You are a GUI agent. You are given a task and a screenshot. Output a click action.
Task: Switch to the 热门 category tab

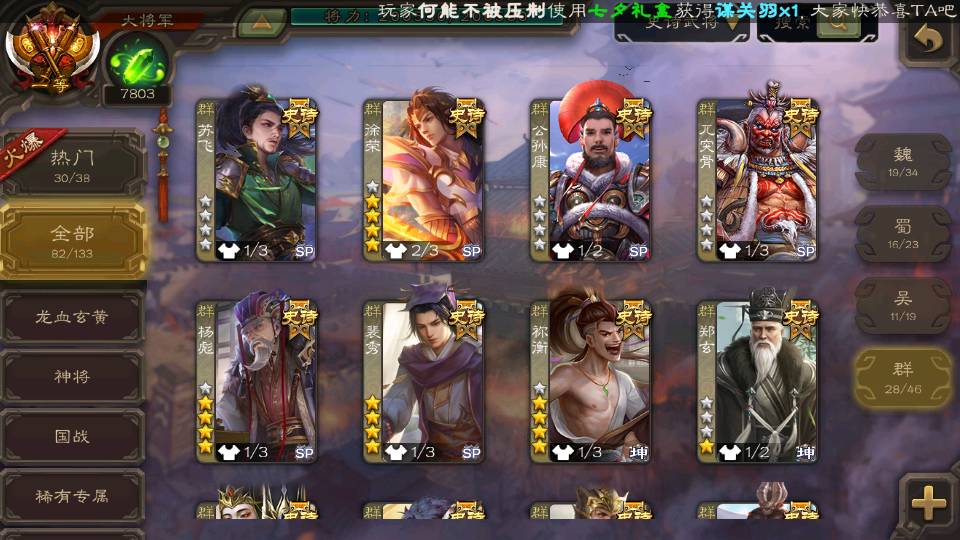point(73,164)
